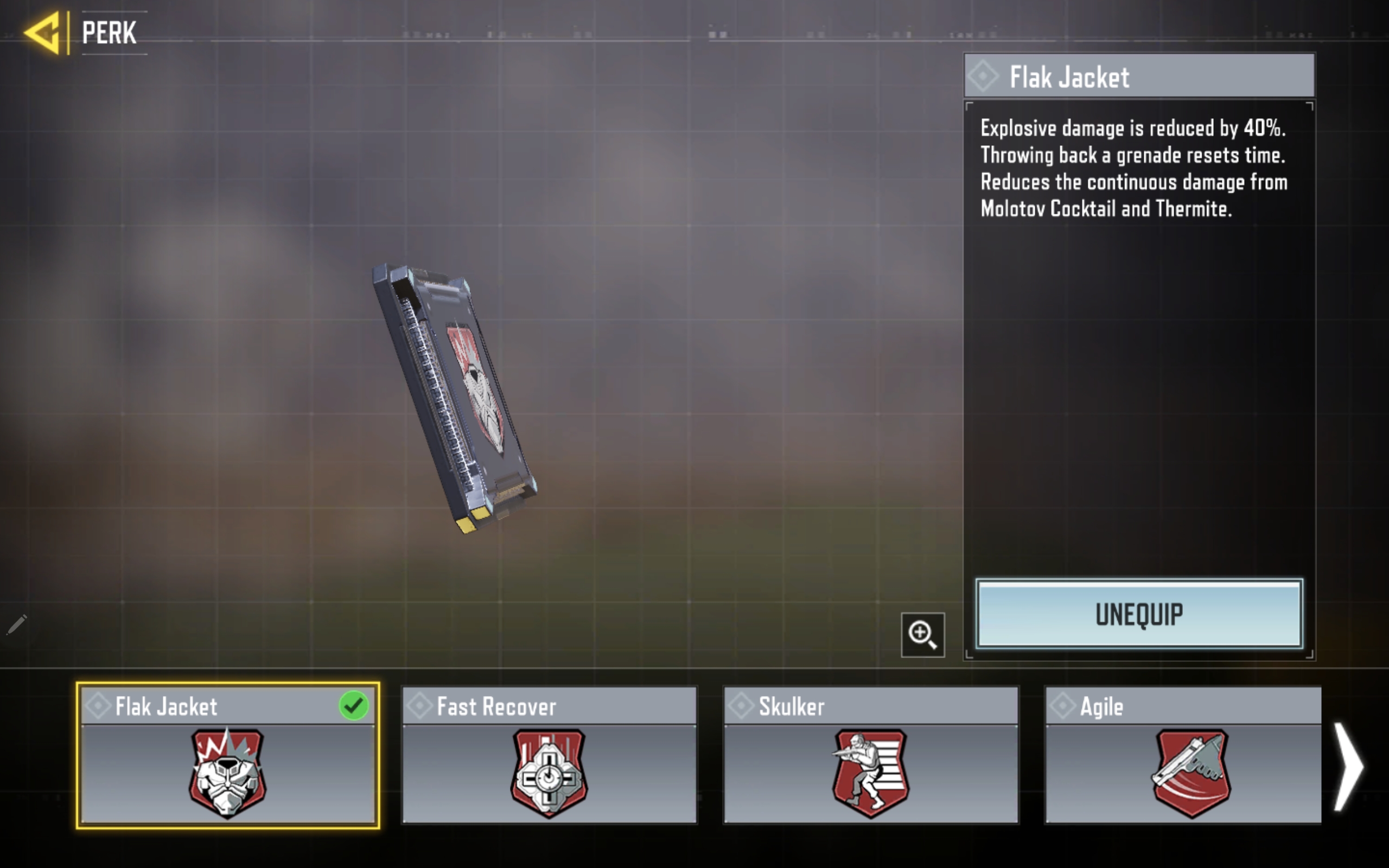Screen dimensions: 1389x868
Task: Pick the Skulker perk card
Action: (x=871, y=756)
